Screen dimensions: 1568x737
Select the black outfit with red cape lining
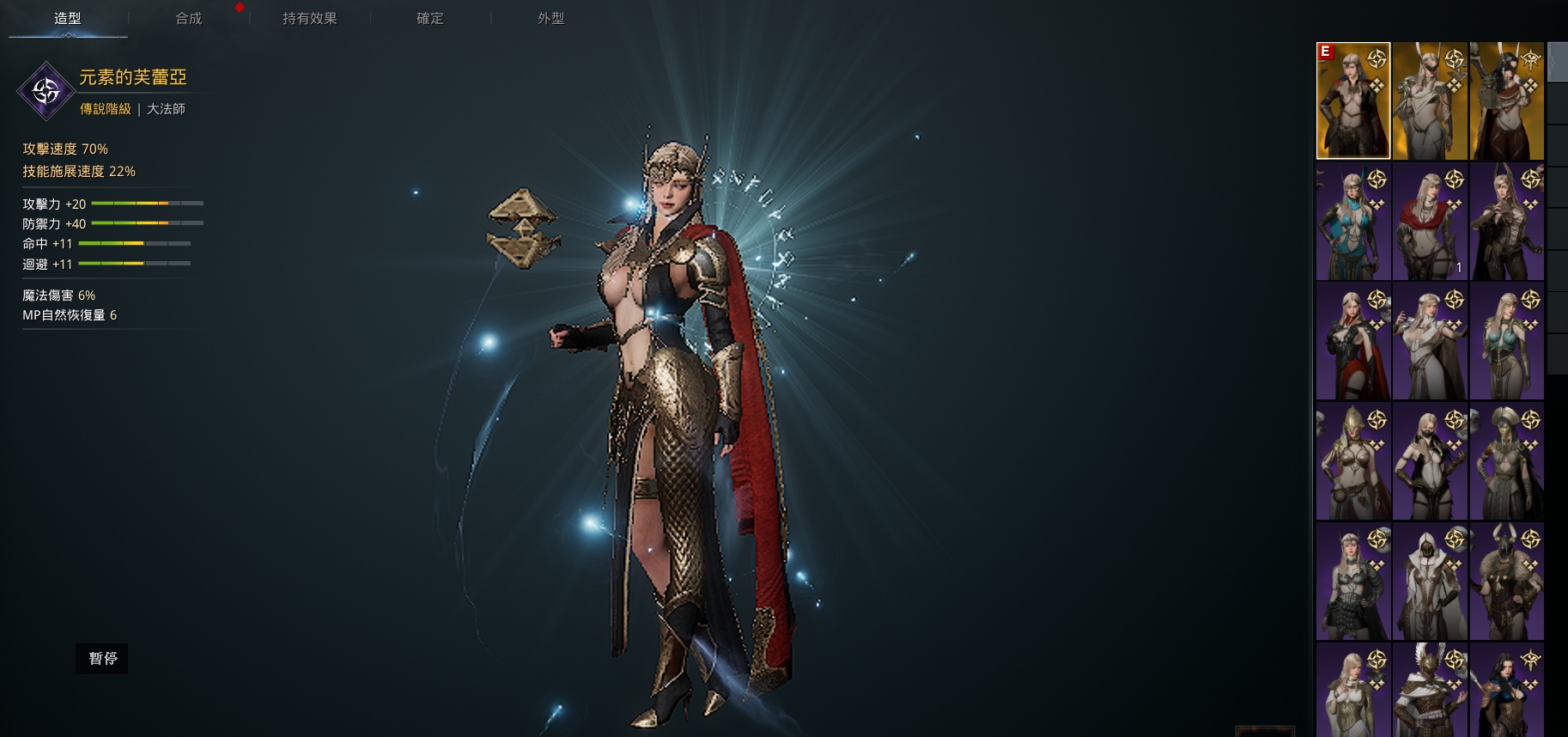click(1352, 342)
